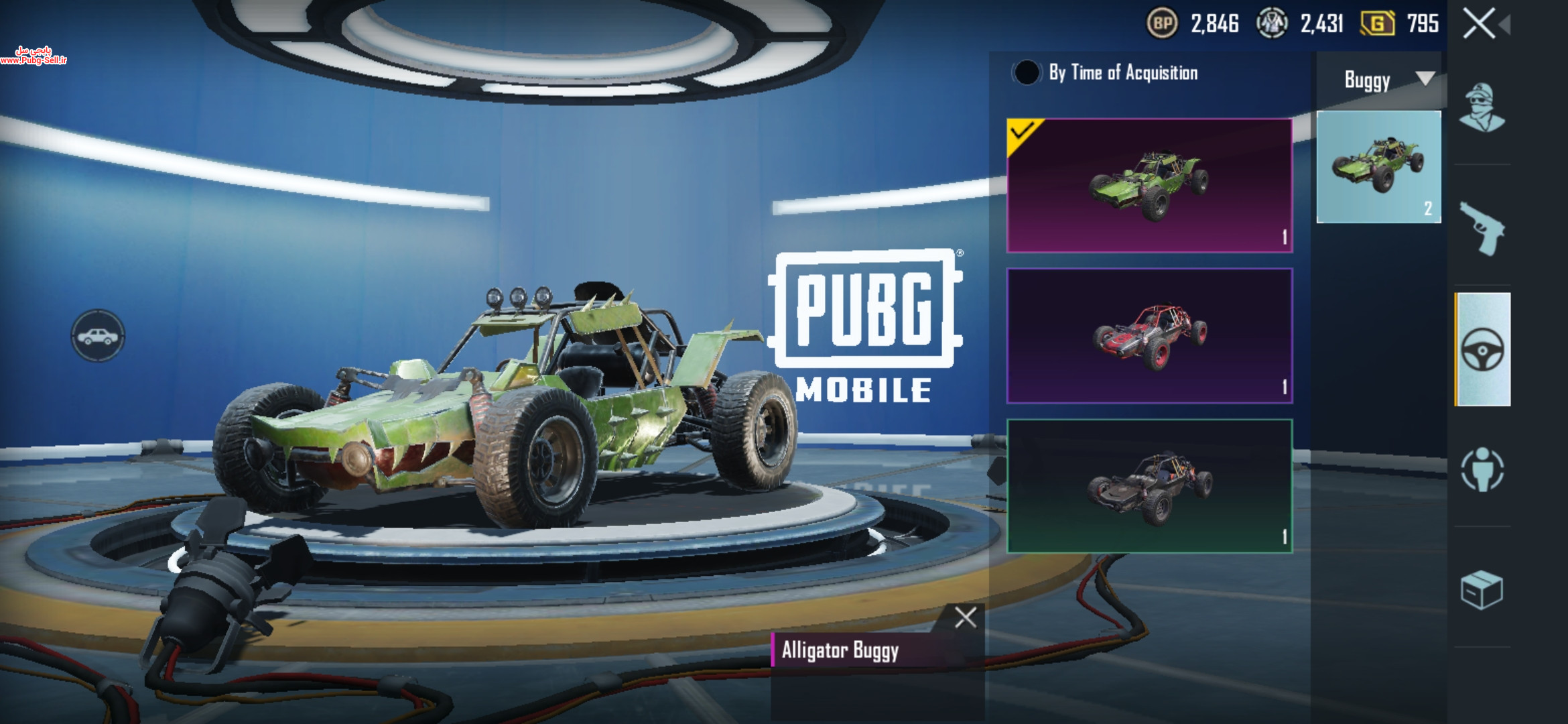Viewport: 1568px width, 724px height.
Task: Choose the red and black buggy skin
Action: (x=1149, y=336)
